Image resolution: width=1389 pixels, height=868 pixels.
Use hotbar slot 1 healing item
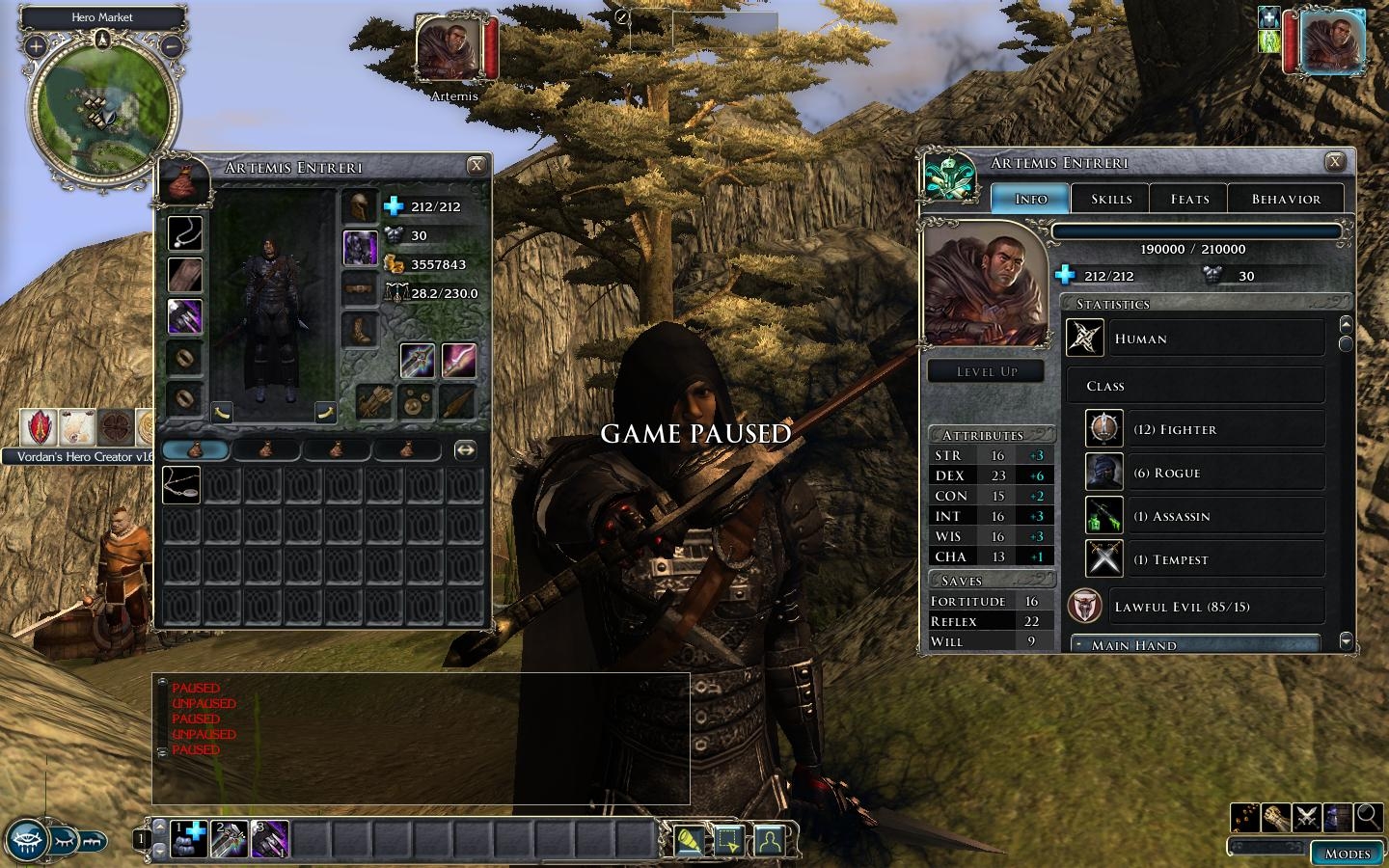click(189, 839)
